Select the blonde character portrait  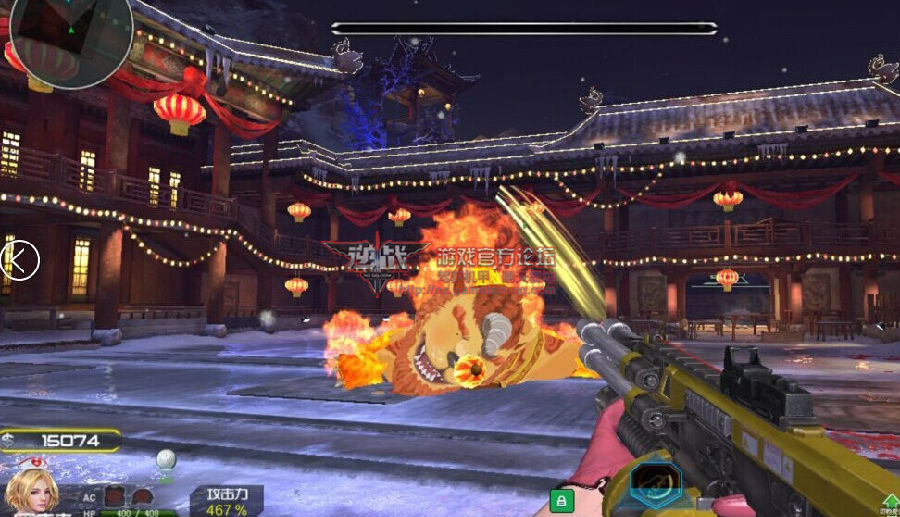click(30, 491)
